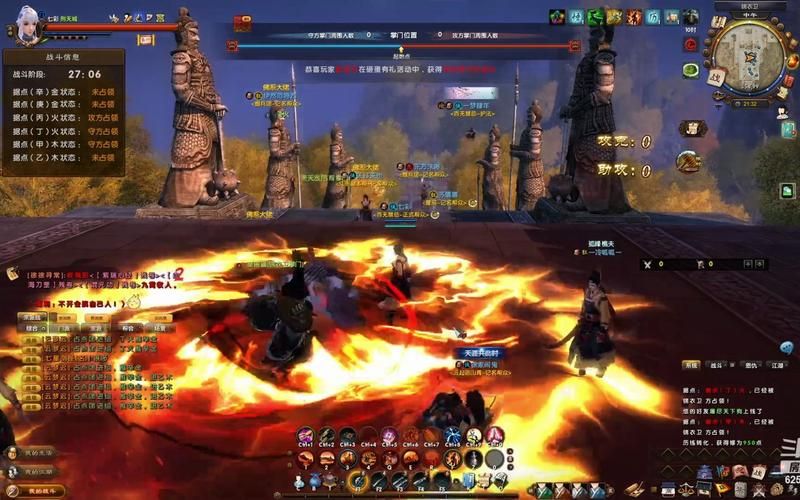The image size is (800, 500).
Task: Select the 江湖 channel tab
Action: pyautogui.click(x=778, y=366)
